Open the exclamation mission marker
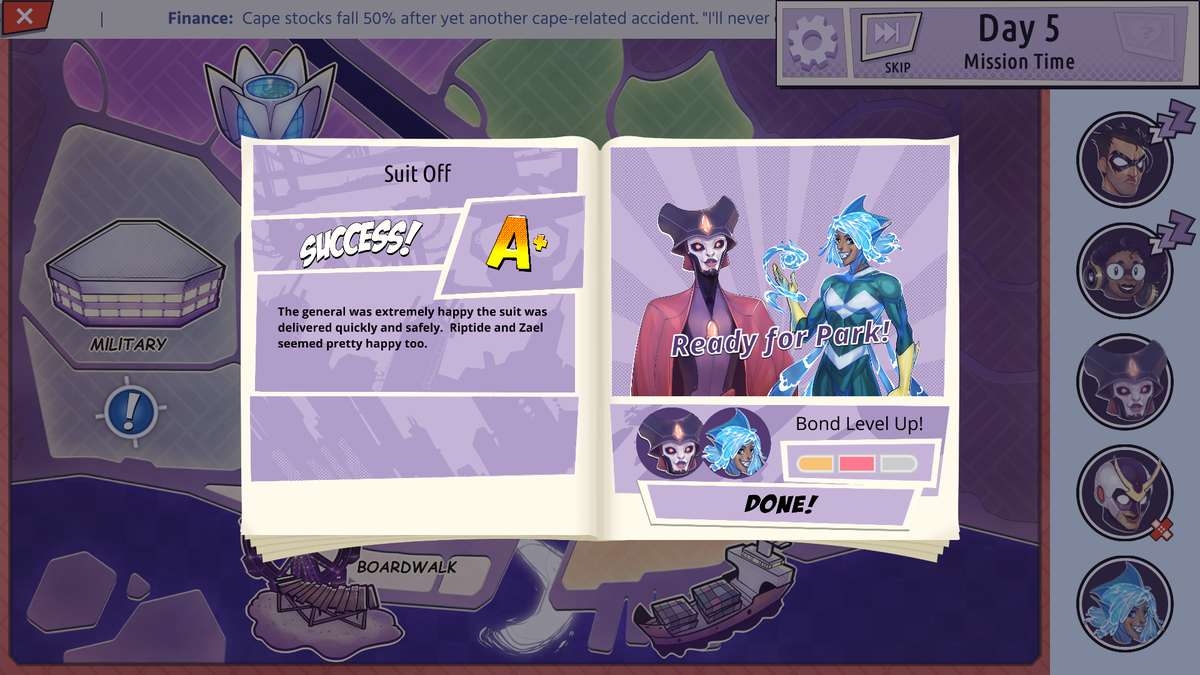 pyautogui.click(x=130, y=410)
